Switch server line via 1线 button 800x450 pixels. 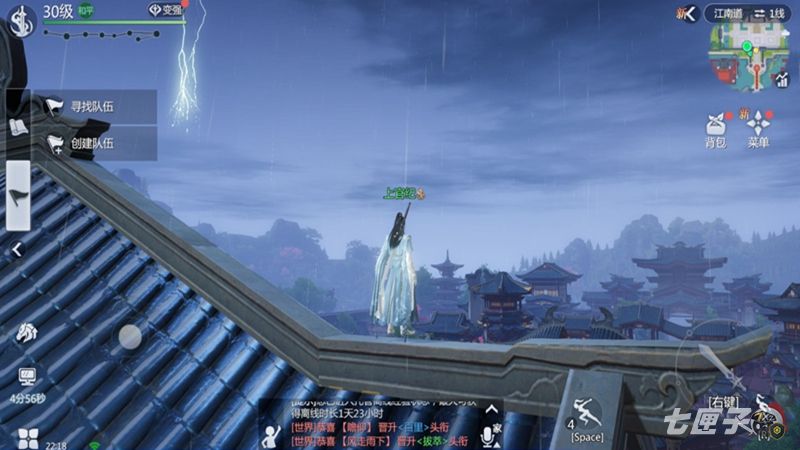(771, 13)
